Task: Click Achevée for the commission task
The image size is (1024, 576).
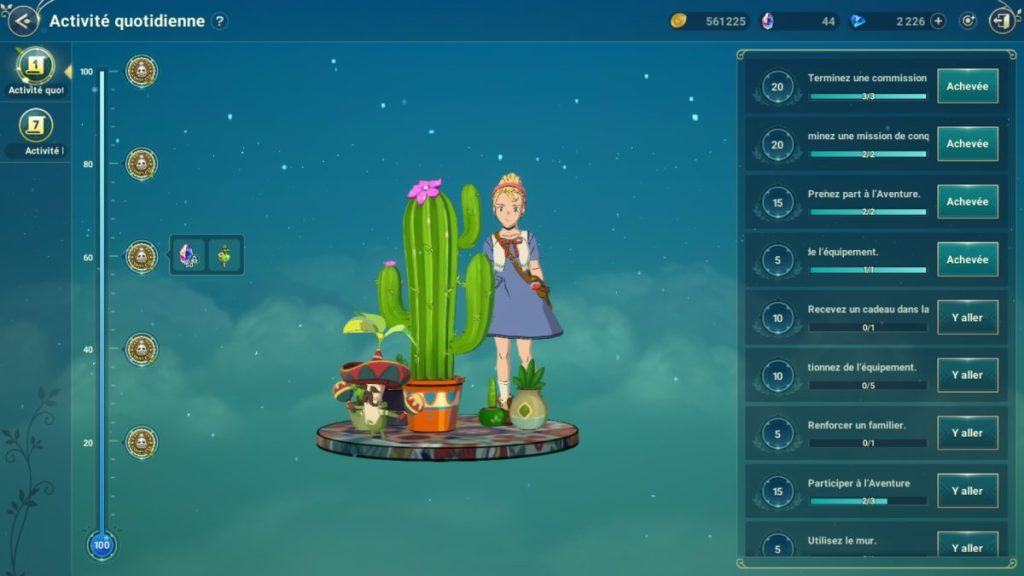Action: [x=967, y=86]
